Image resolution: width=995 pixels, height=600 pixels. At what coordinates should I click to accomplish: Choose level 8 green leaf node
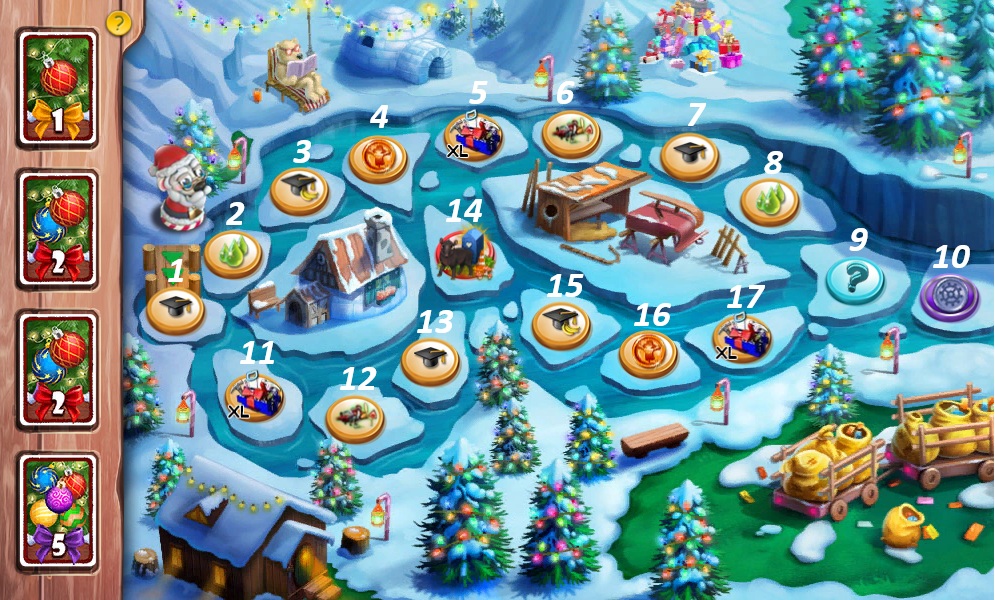pos(769,201)
